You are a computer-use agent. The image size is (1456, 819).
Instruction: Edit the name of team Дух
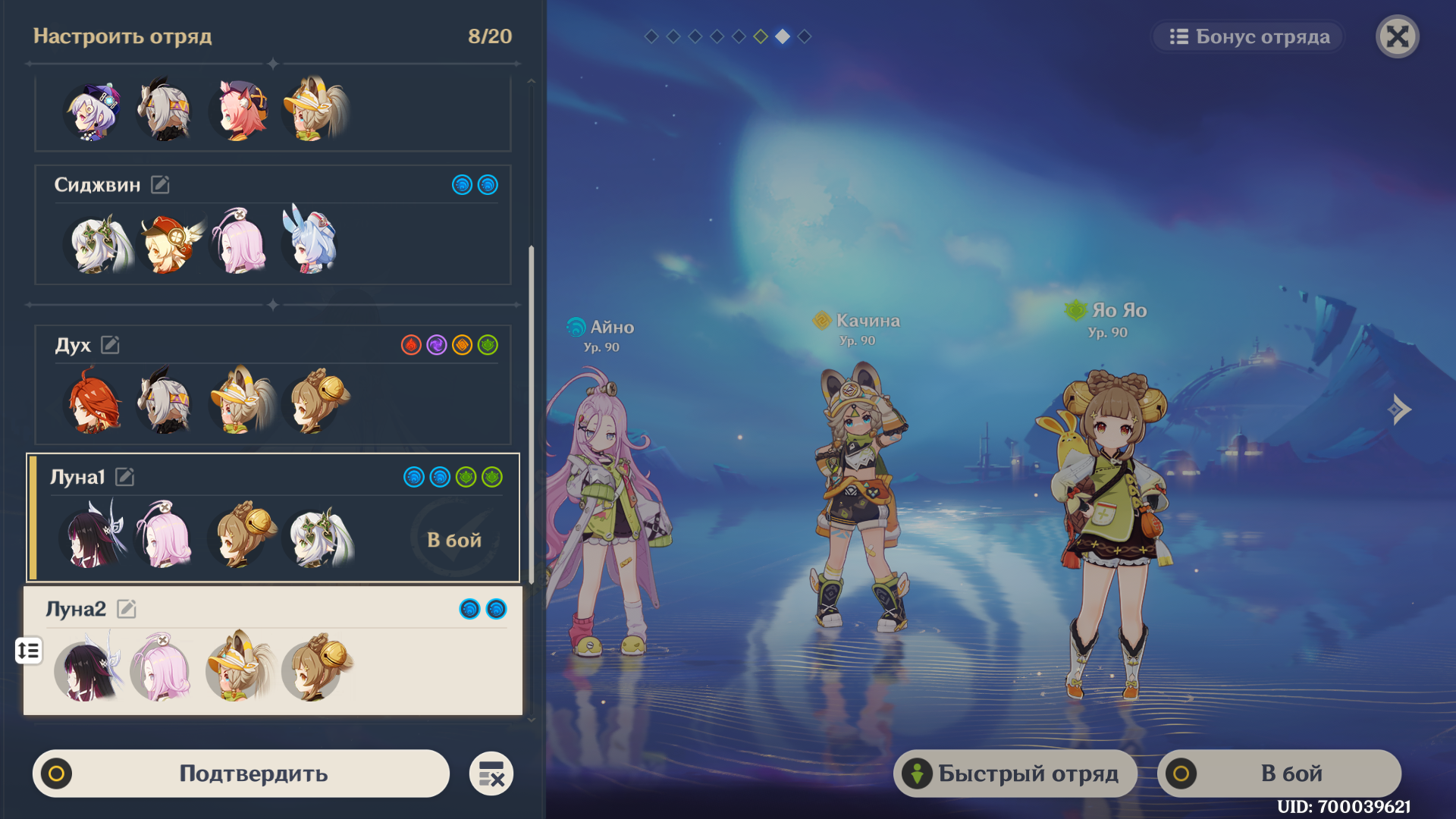110,345
